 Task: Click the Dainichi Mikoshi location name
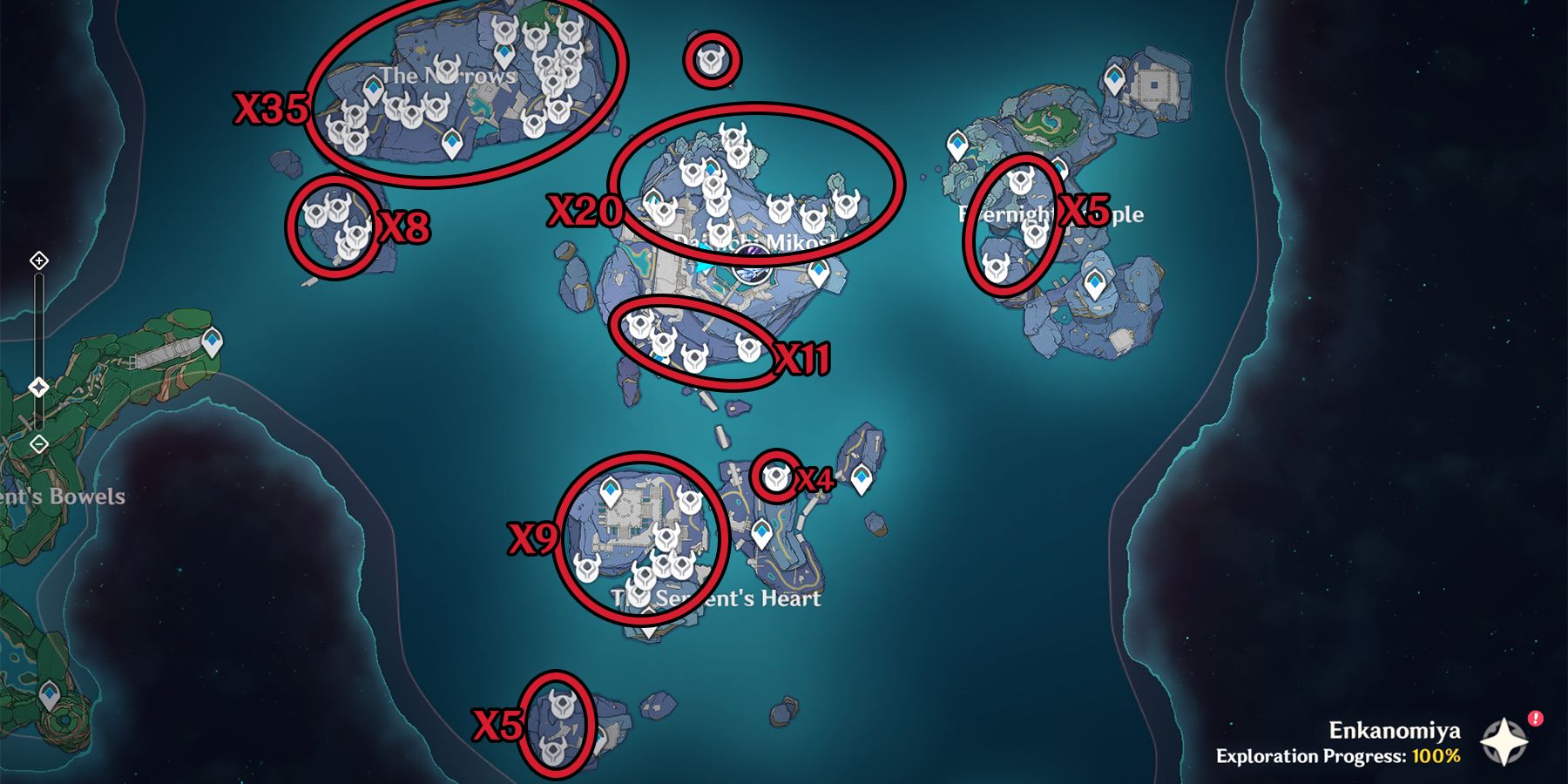tap(757, 241)
